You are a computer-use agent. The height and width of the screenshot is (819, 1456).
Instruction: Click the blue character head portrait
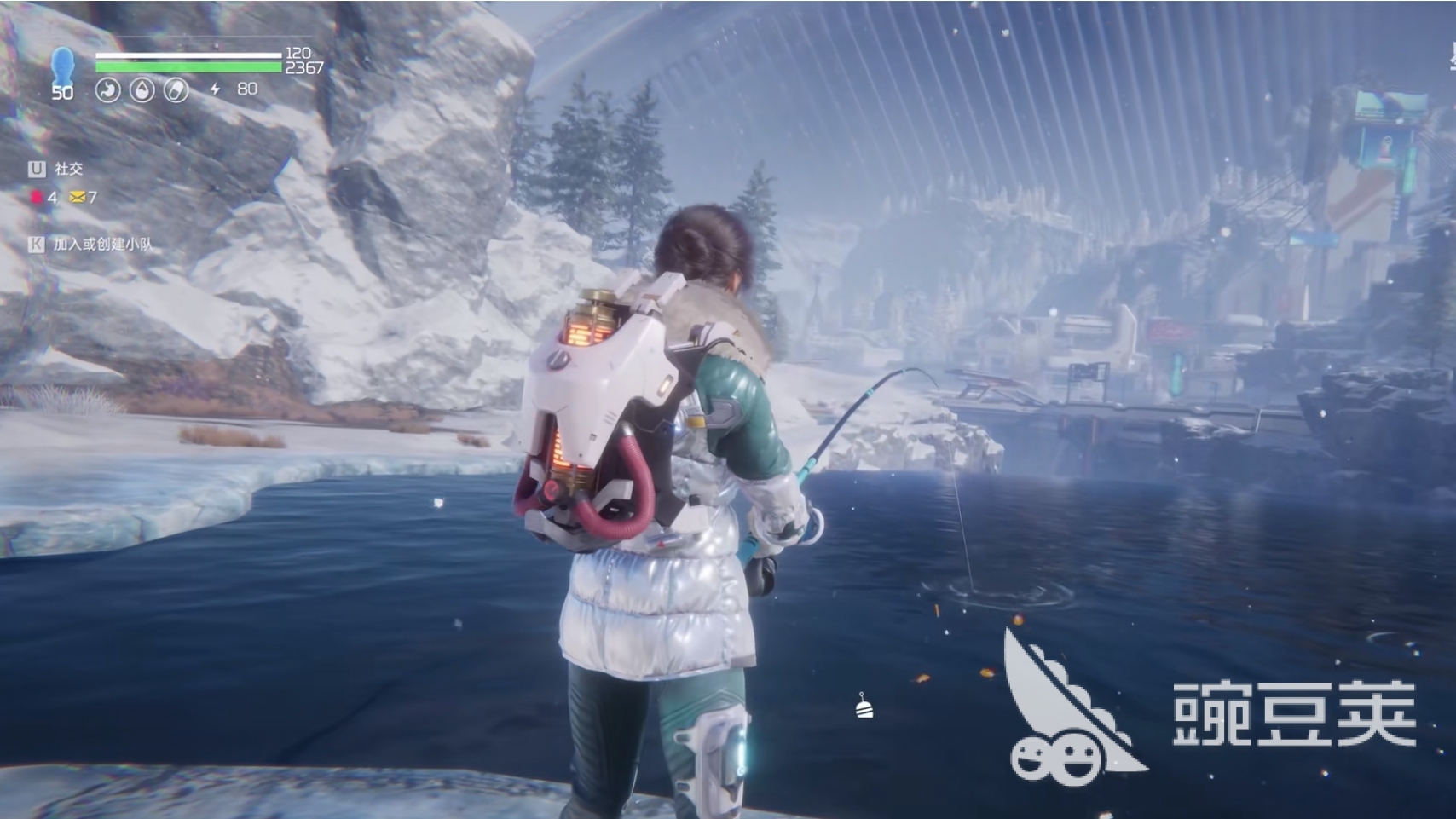62,66
